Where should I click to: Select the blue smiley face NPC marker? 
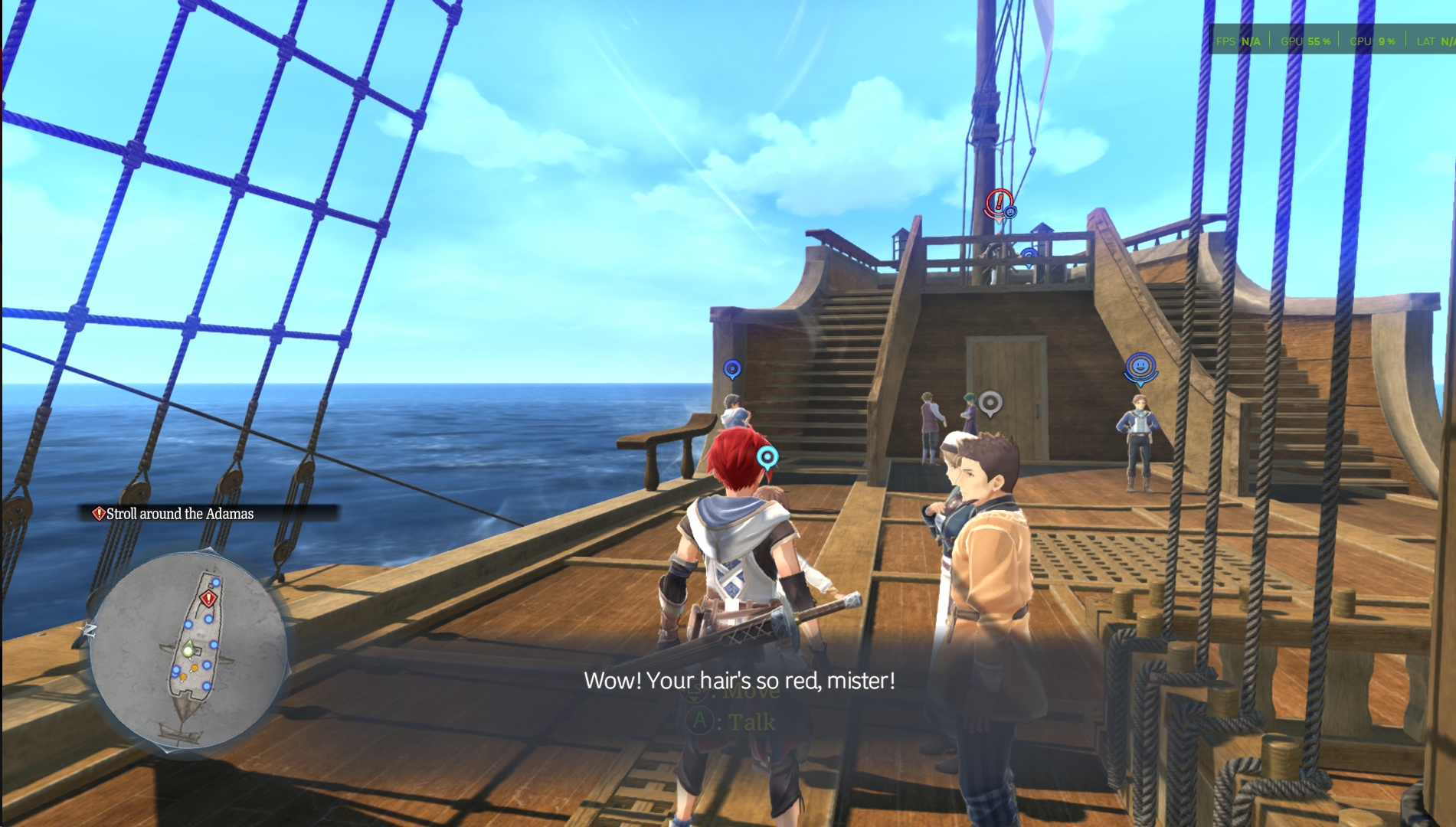tap(1140, 367)
